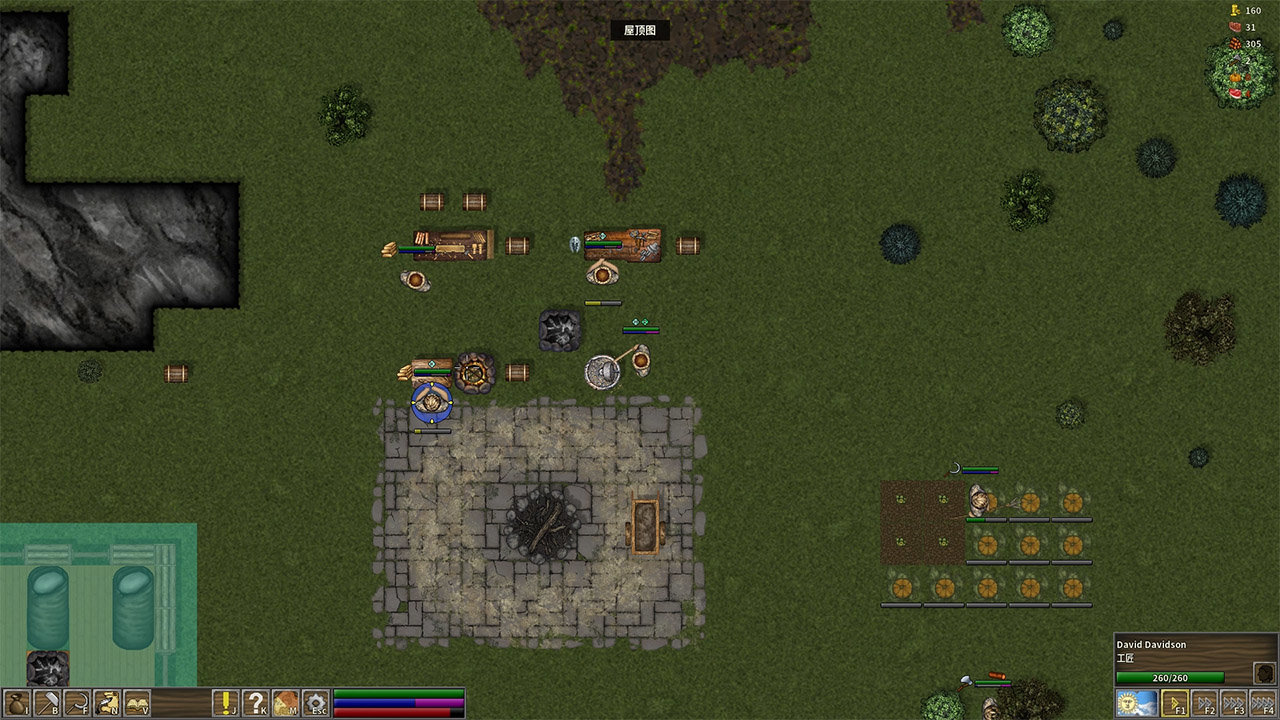1280x720 pixels.
Task: Open the horse head icon menu
Action: point(106,703)
